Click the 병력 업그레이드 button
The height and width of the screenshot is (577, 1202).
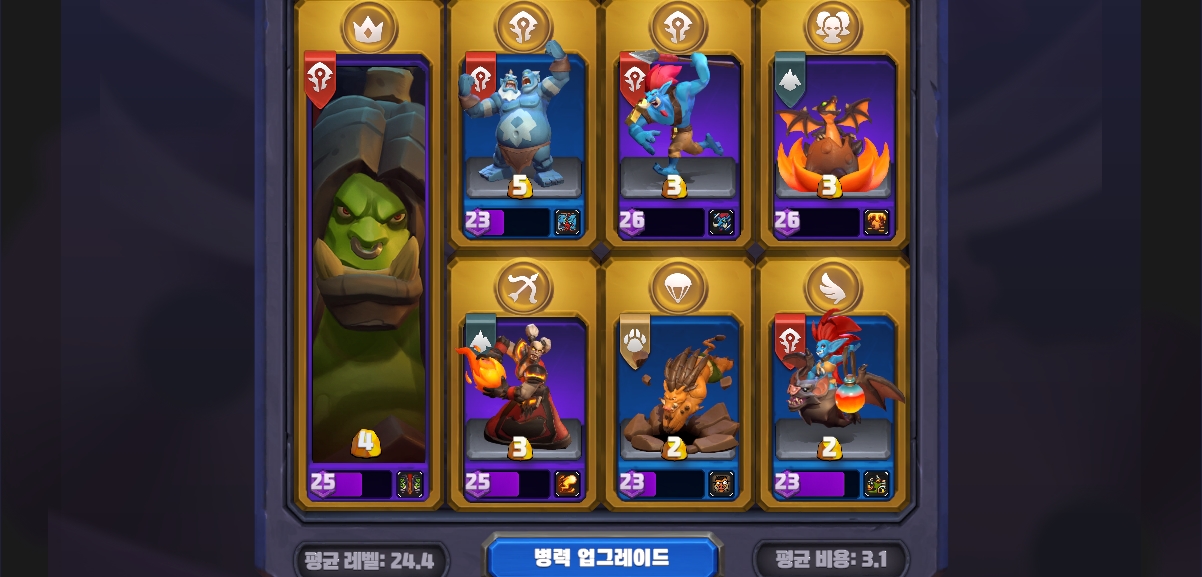tap(602, 557)
